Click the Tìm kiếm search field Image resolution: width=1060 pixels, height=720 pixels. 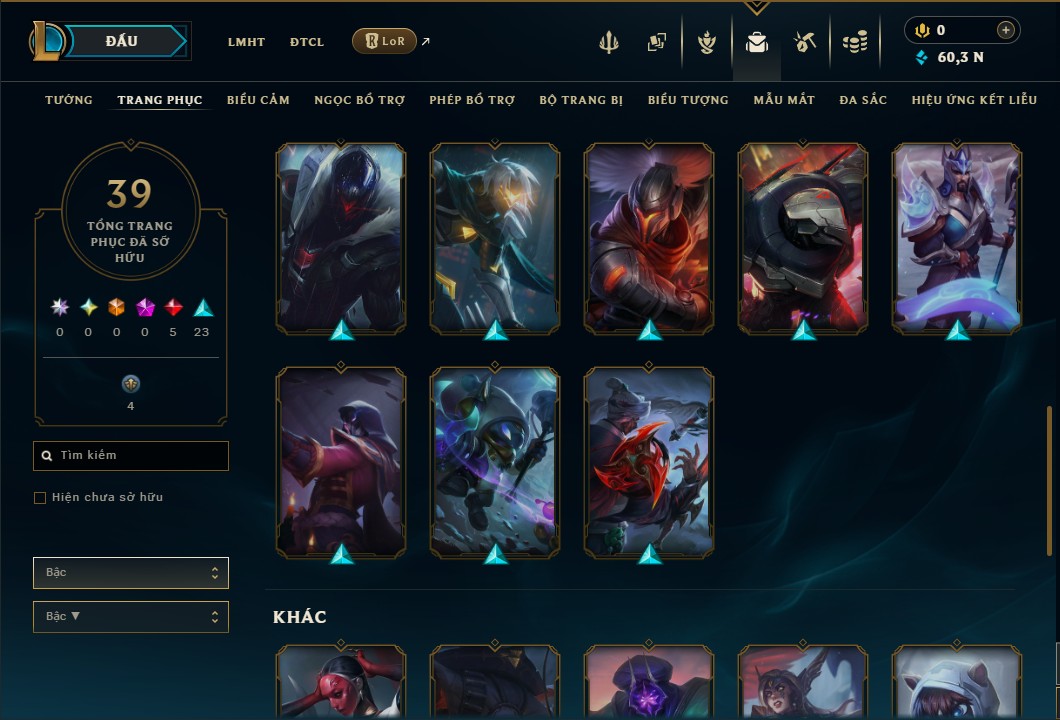pyautogui.click(x=131, y=456)
